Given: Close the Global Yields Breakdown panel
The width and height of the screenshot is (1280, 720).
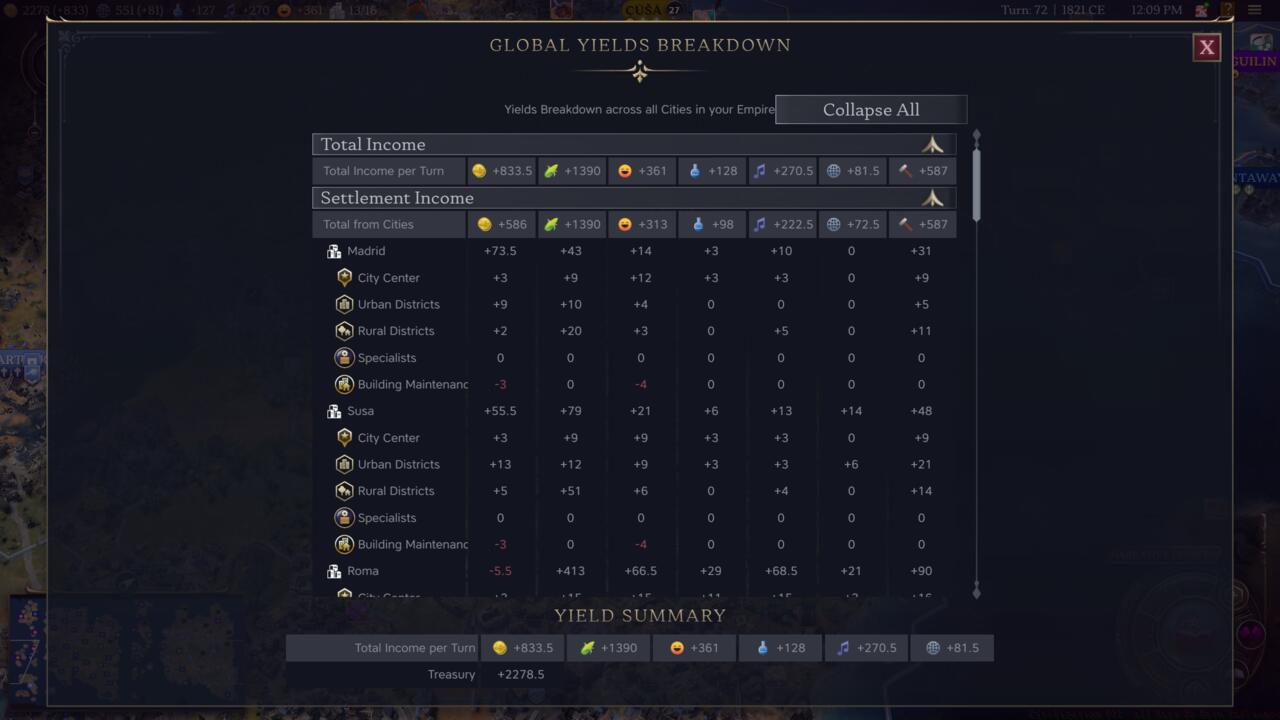Looking at the screenshot, I should pos(1206,47).
